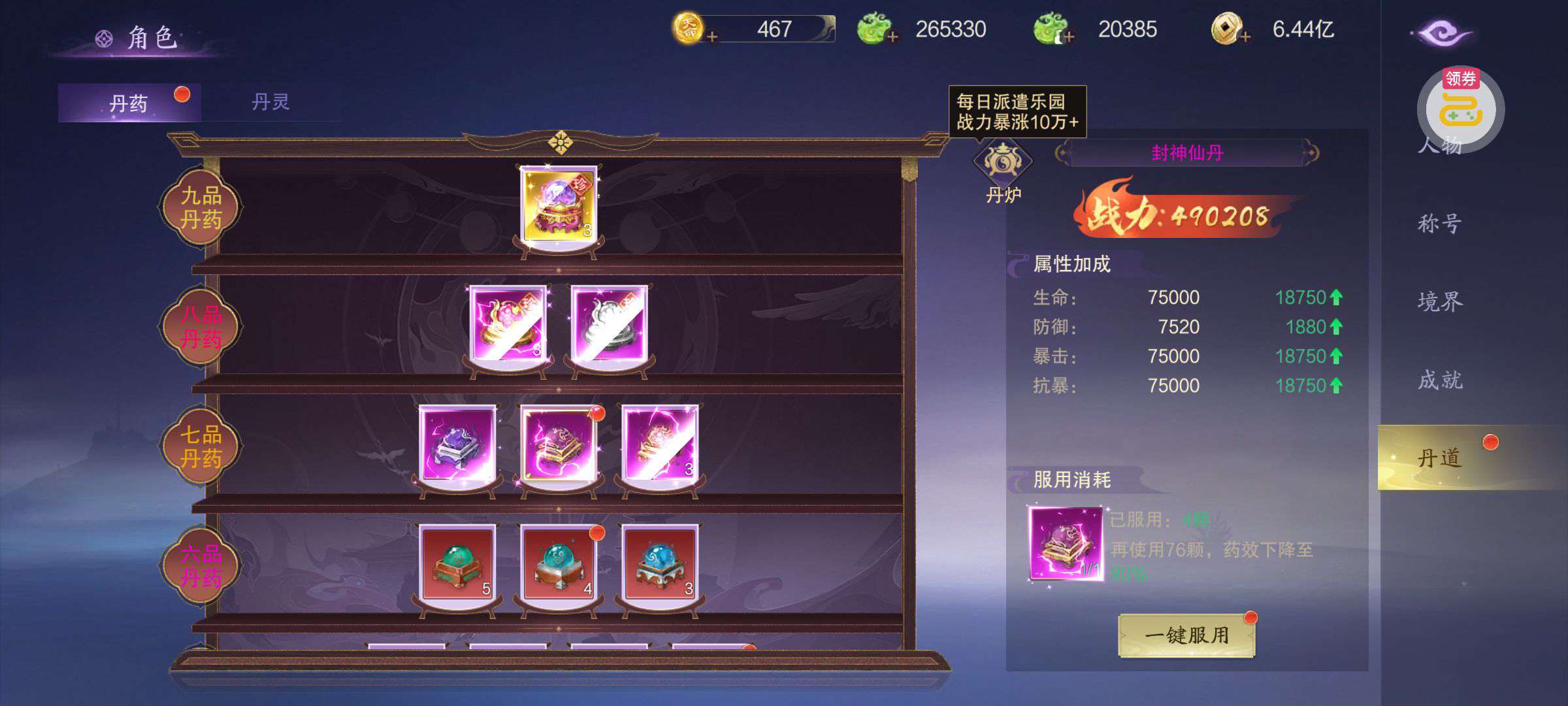The image size is (1568, 706).
Task: Select the 六品 green orb pill
Action: [x=457, y=562]
